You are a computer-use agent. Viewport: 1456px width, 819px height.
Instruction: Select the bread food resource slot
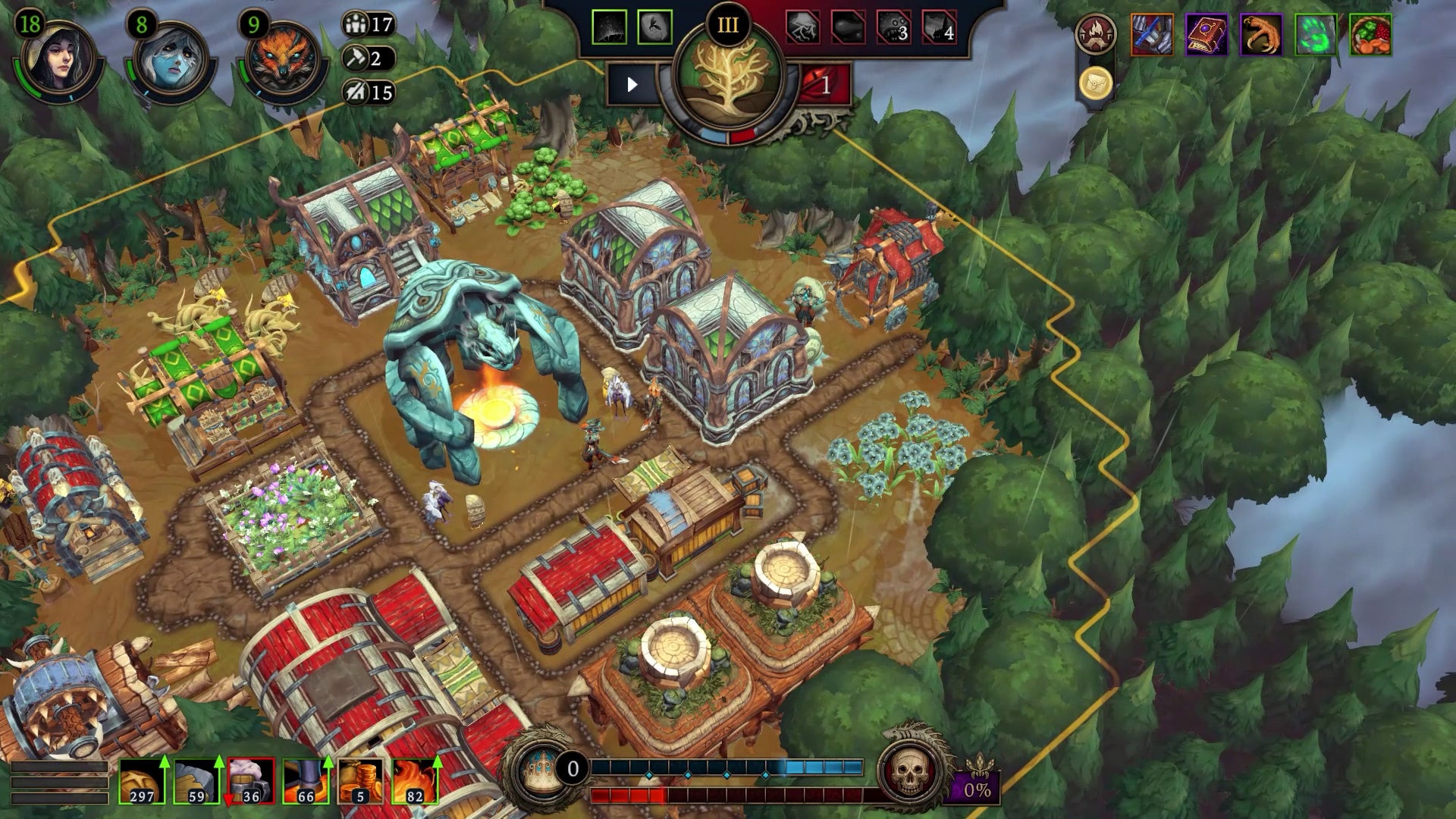click(x=142, y=782)
